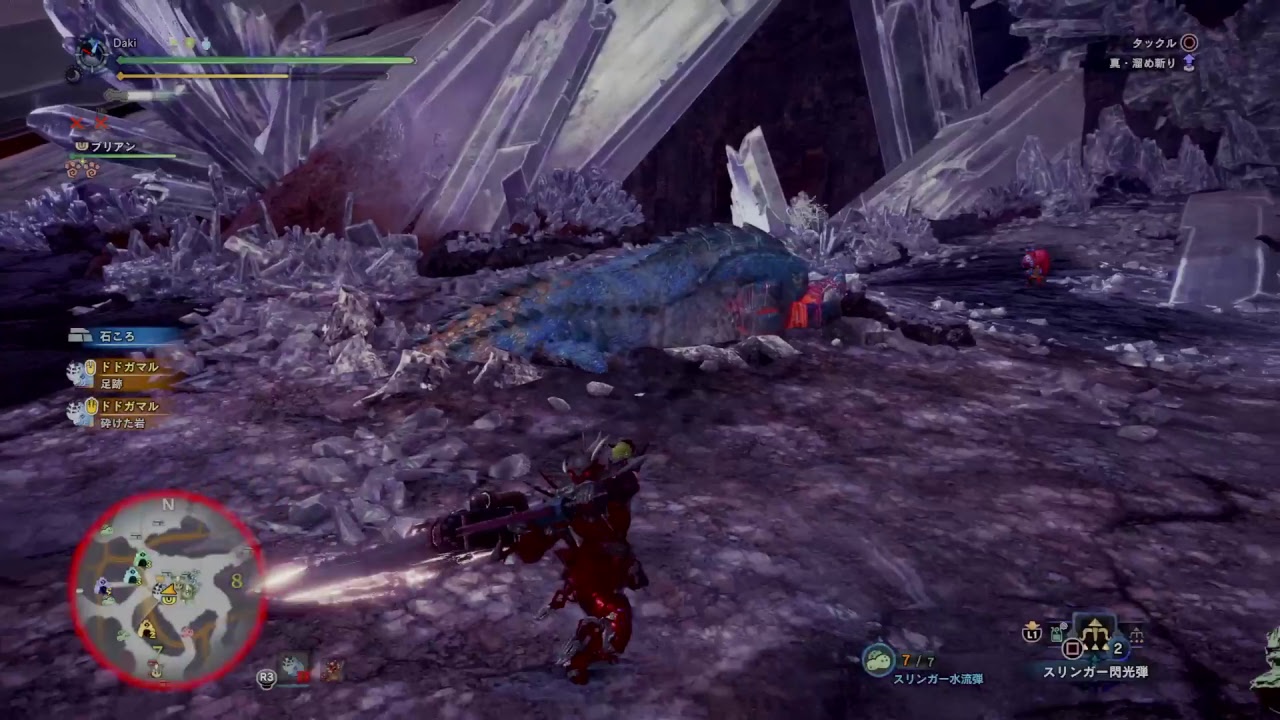Click the player name Daki
1280x720 pixels.
[x=124, y=43]
